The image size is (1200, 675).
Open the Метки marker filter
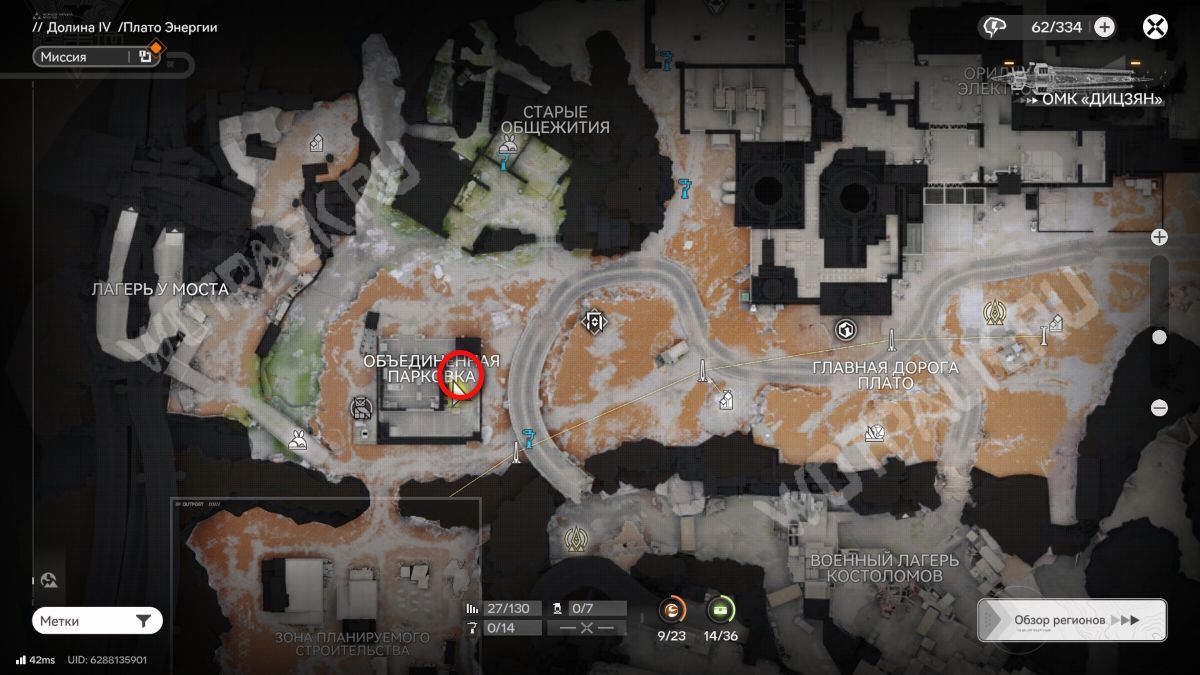point(97,621)
